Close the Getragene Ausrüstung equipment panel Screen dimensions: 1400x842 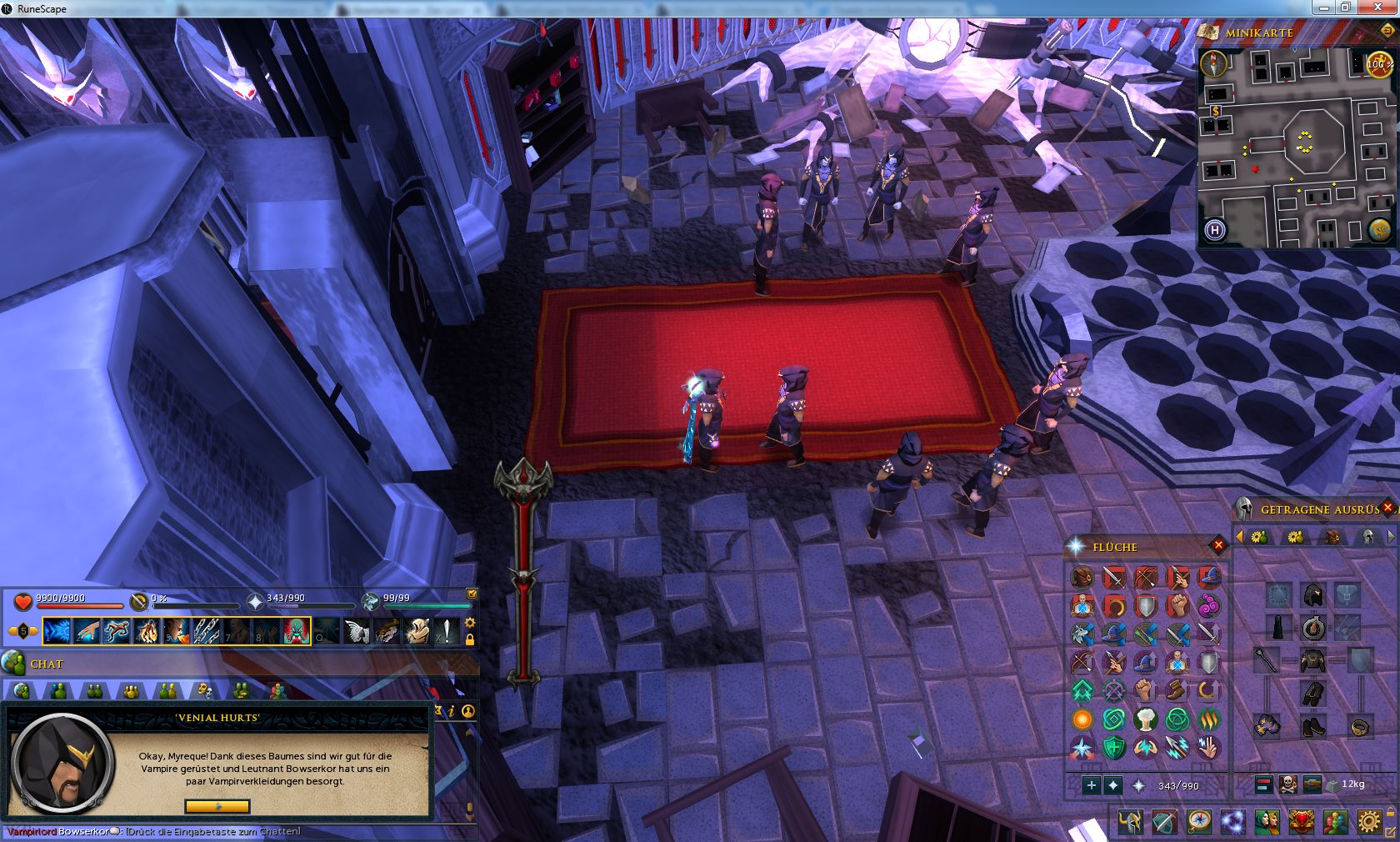pos(1387,507)
